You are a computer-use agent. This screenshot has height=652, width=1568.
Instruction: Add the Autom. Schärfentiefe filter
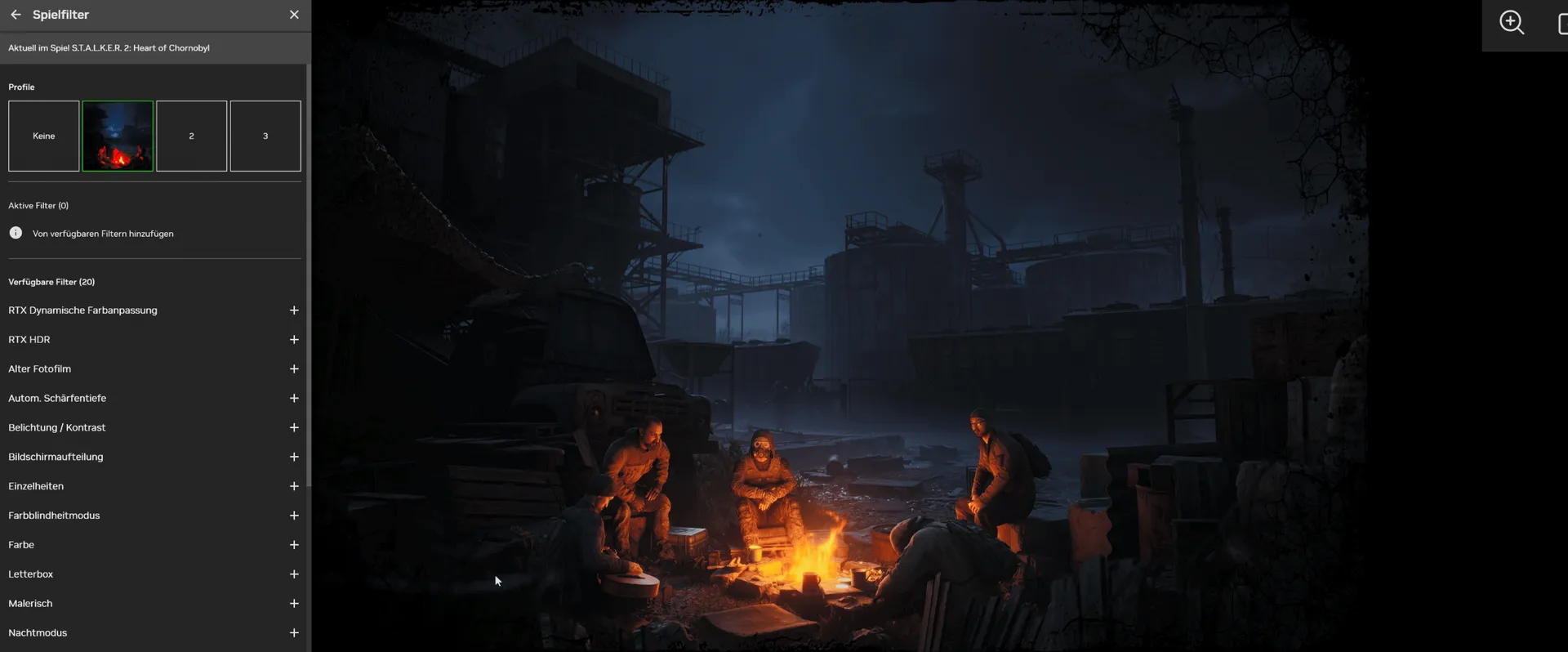pos(294,399)
